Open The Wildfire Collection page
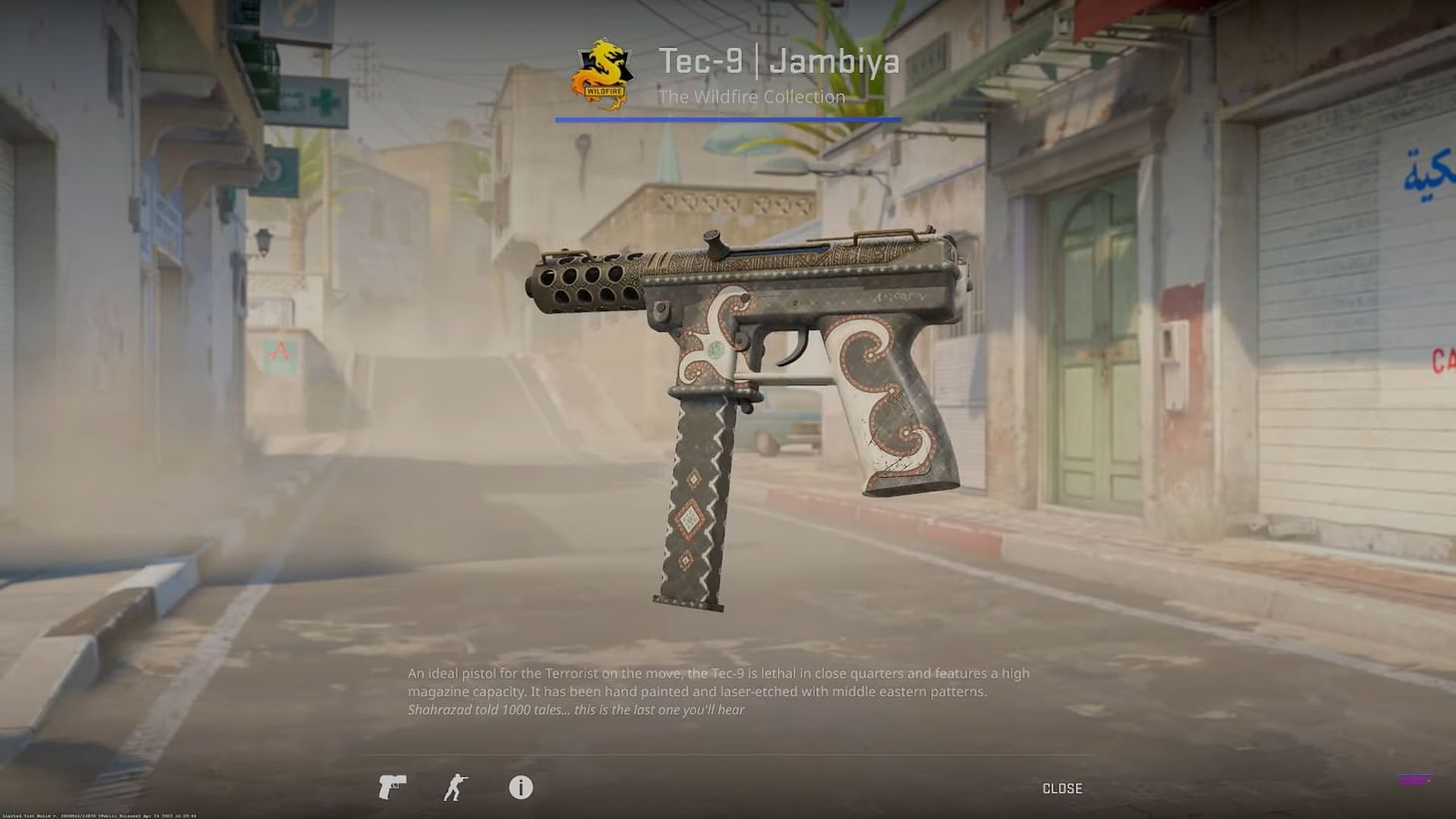1456x819 pixels. coord(752,97)
